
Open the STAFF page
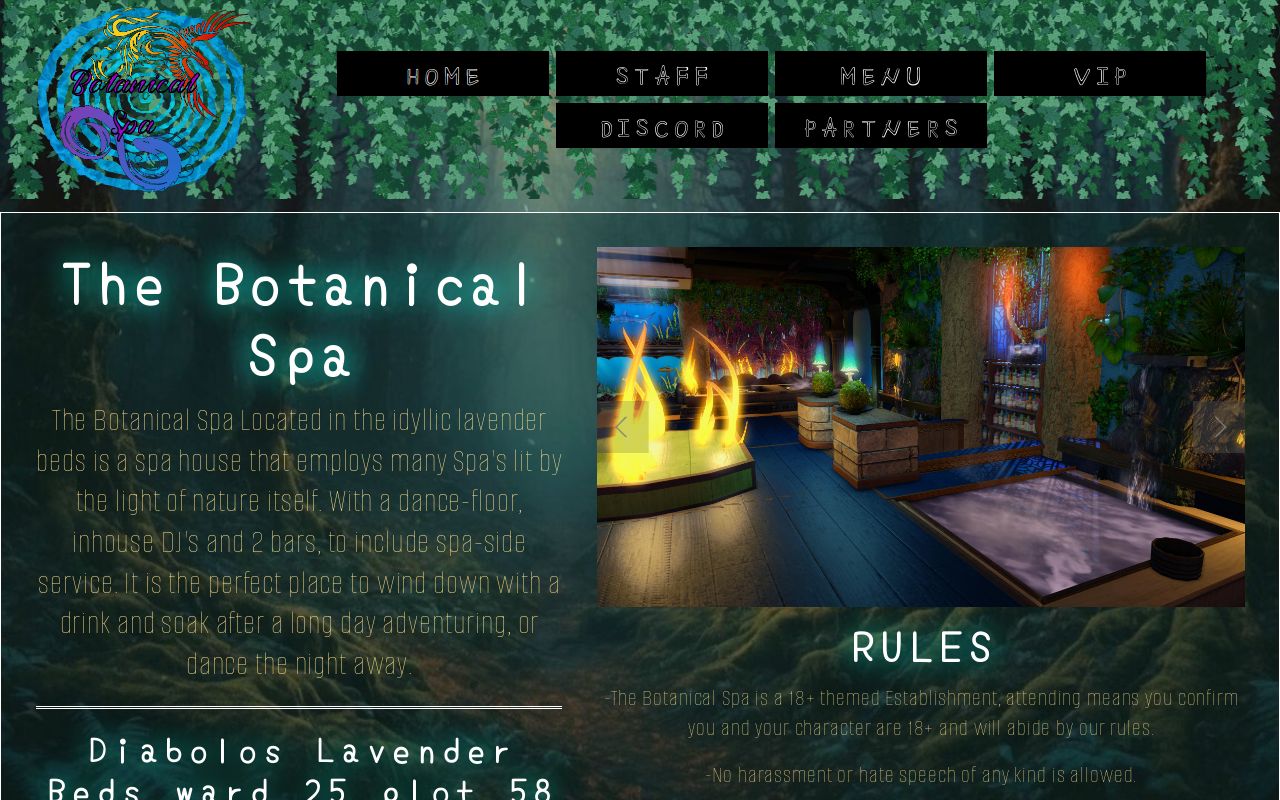pyautogui.click(x=663, y=73)
